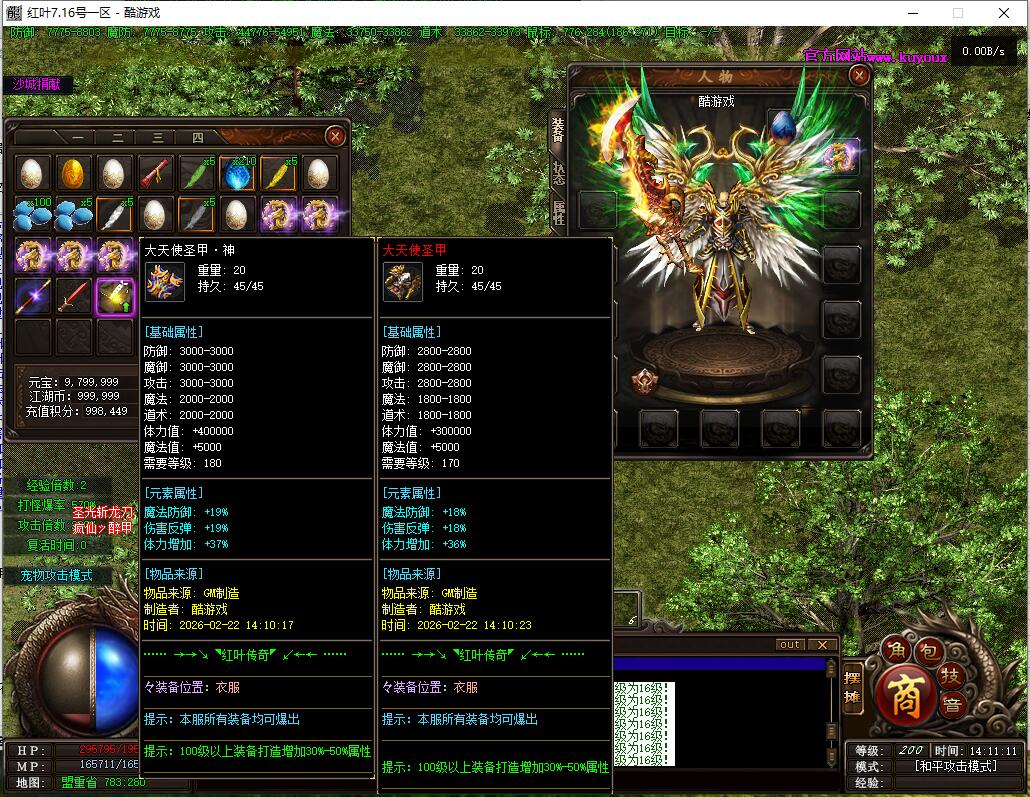Select the blue gem stack x100
Screen dimensions: 1030x797
(32, 214)
